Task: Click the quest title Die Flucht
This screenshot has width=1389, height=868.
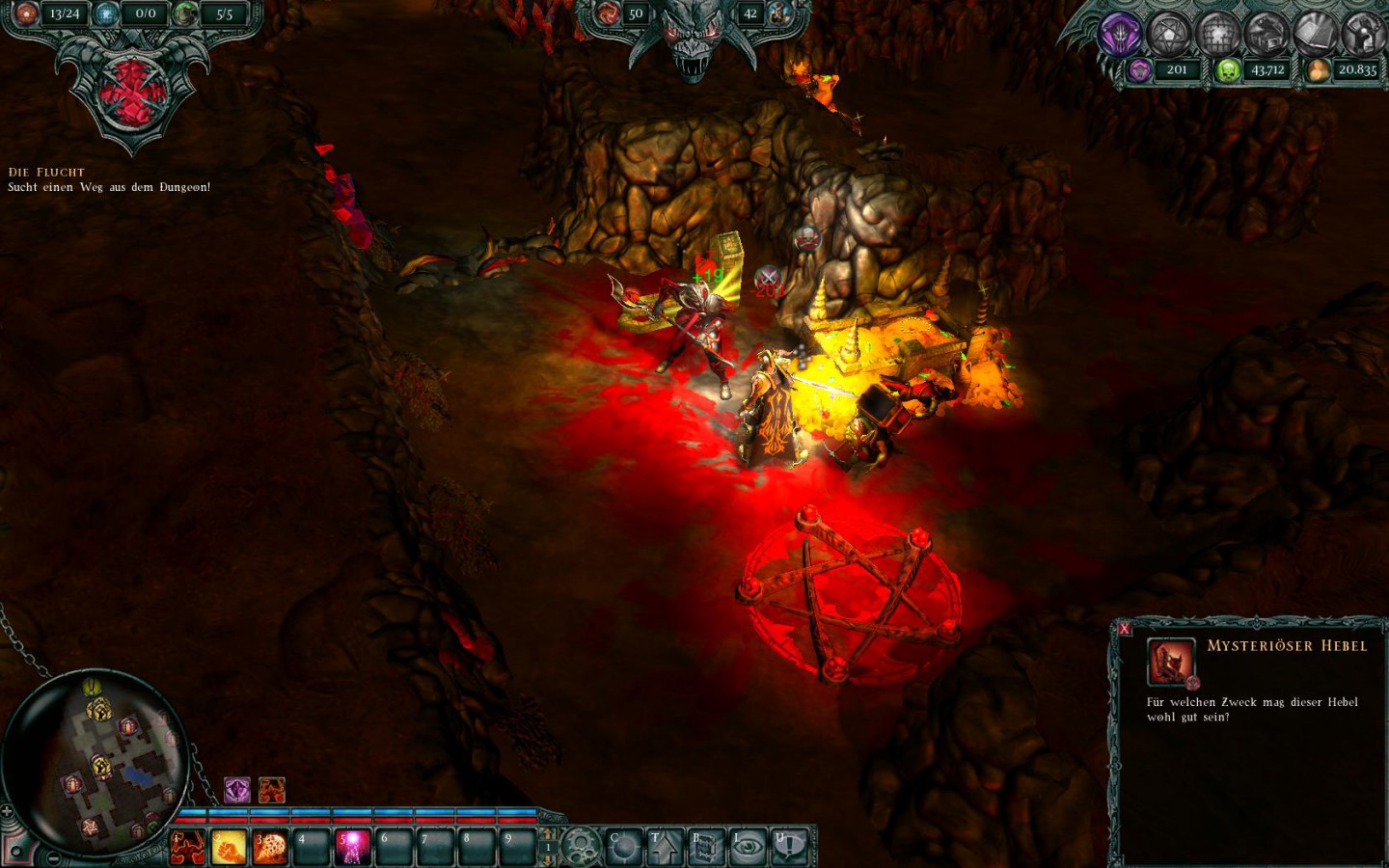Action: pyautogui.click(x=44, y=171)
